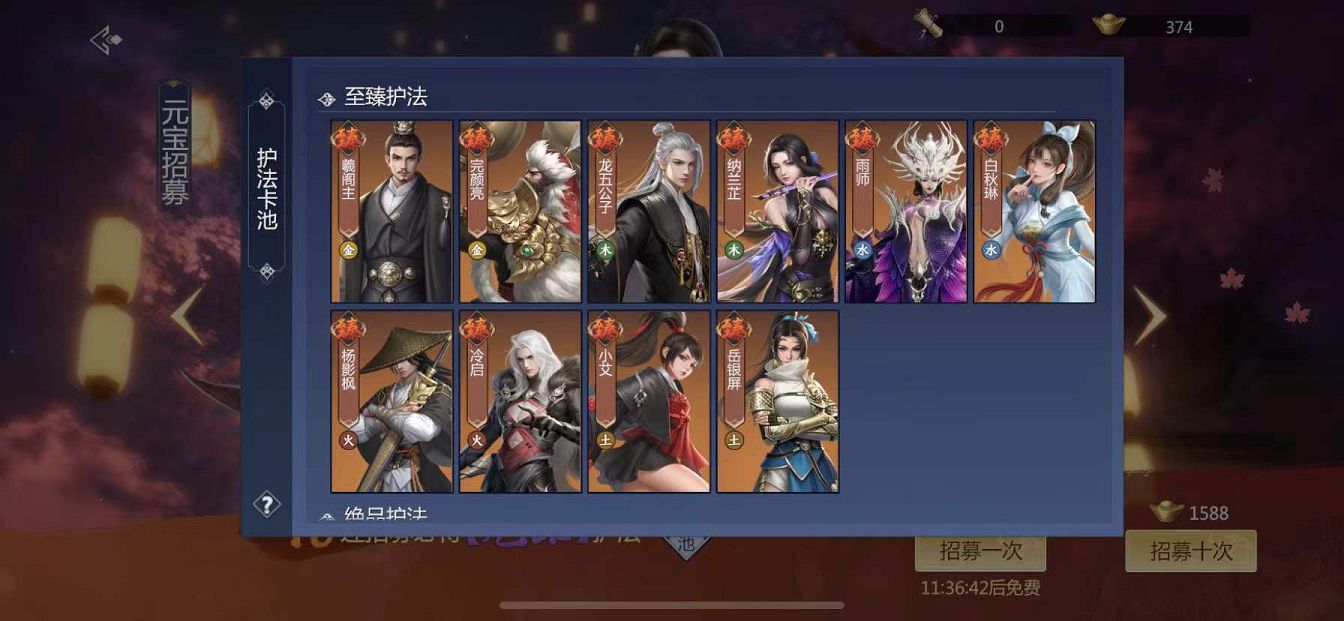Image resolution: width=1344 pixels, height=621 pixels.
Task: View the 冷启 guardian card
Action: [520, 401]
